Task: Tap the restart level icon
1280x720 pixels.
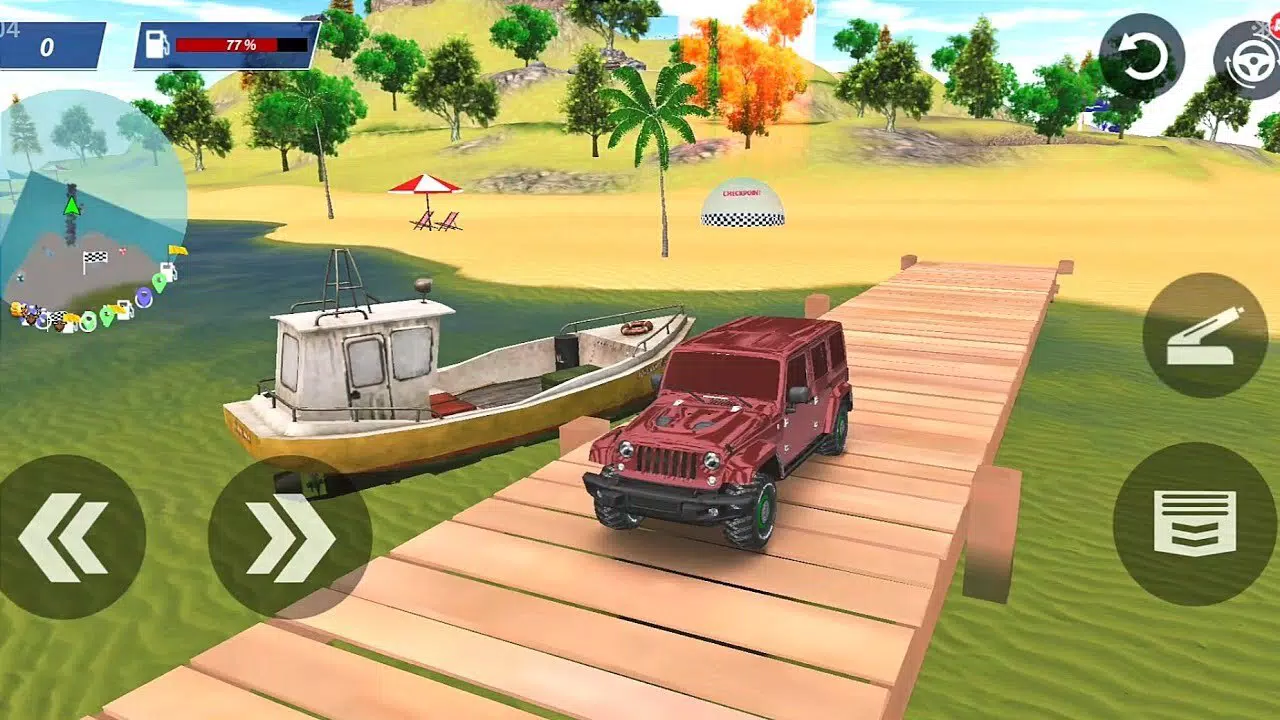Action: 1144,52
